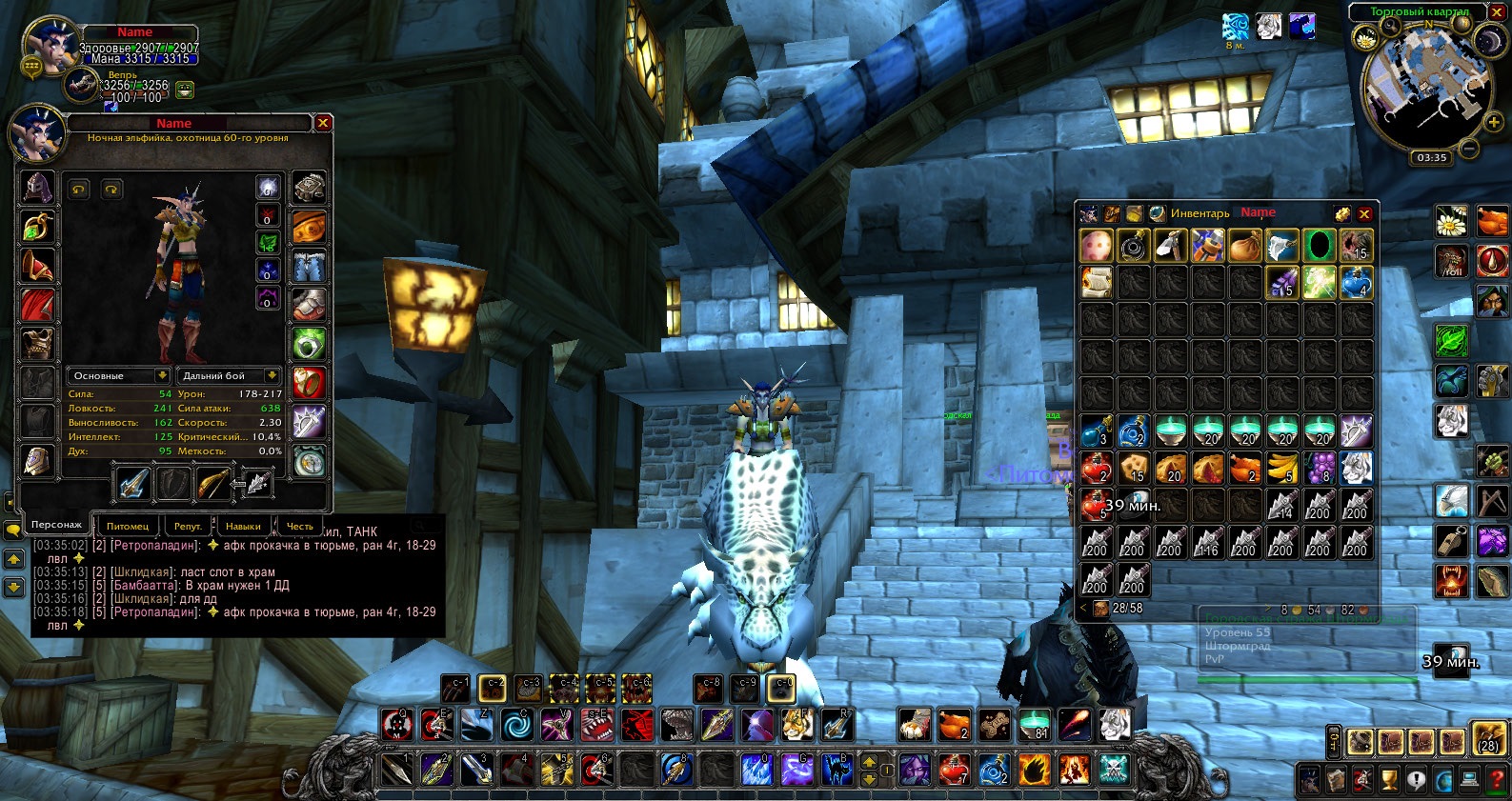Image resolution: width=1512 pixels, height=801 pixels.
Task: Switch to the Питомец tab
Action: pyautogui.click(x=127, y=525)
